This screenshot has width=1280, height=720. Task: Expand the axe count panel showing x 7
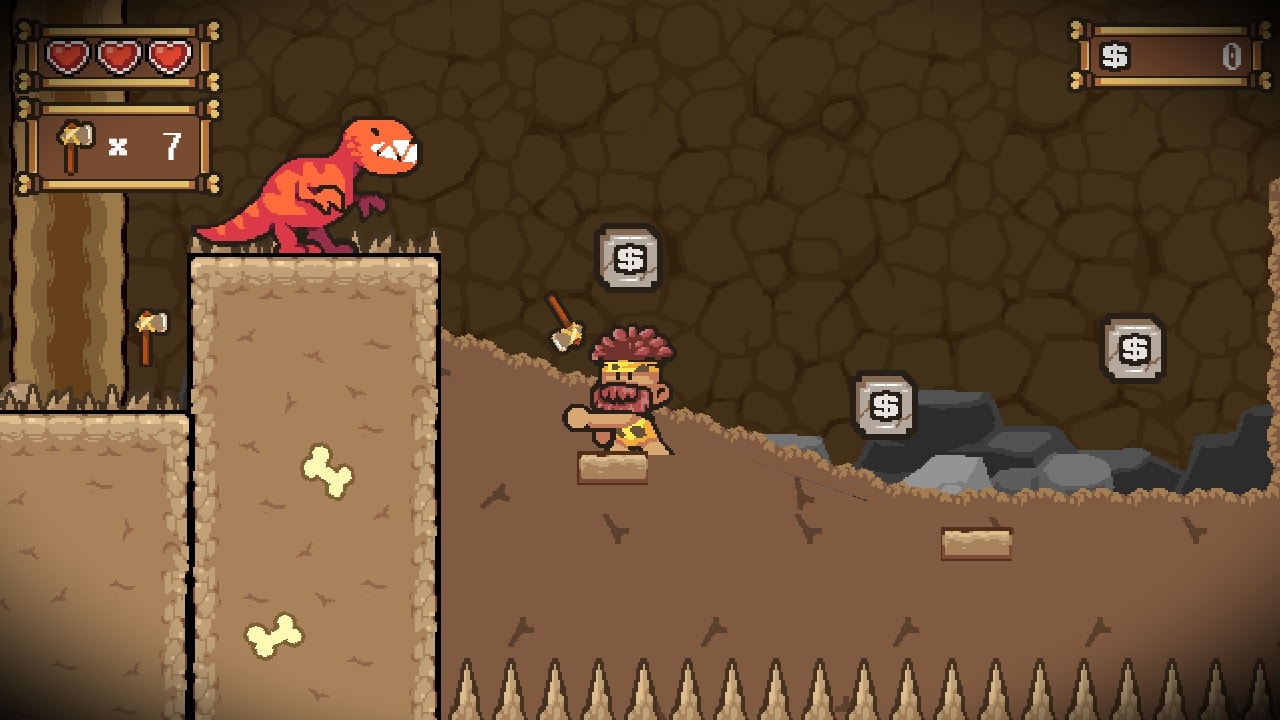(x=120, y=143)
